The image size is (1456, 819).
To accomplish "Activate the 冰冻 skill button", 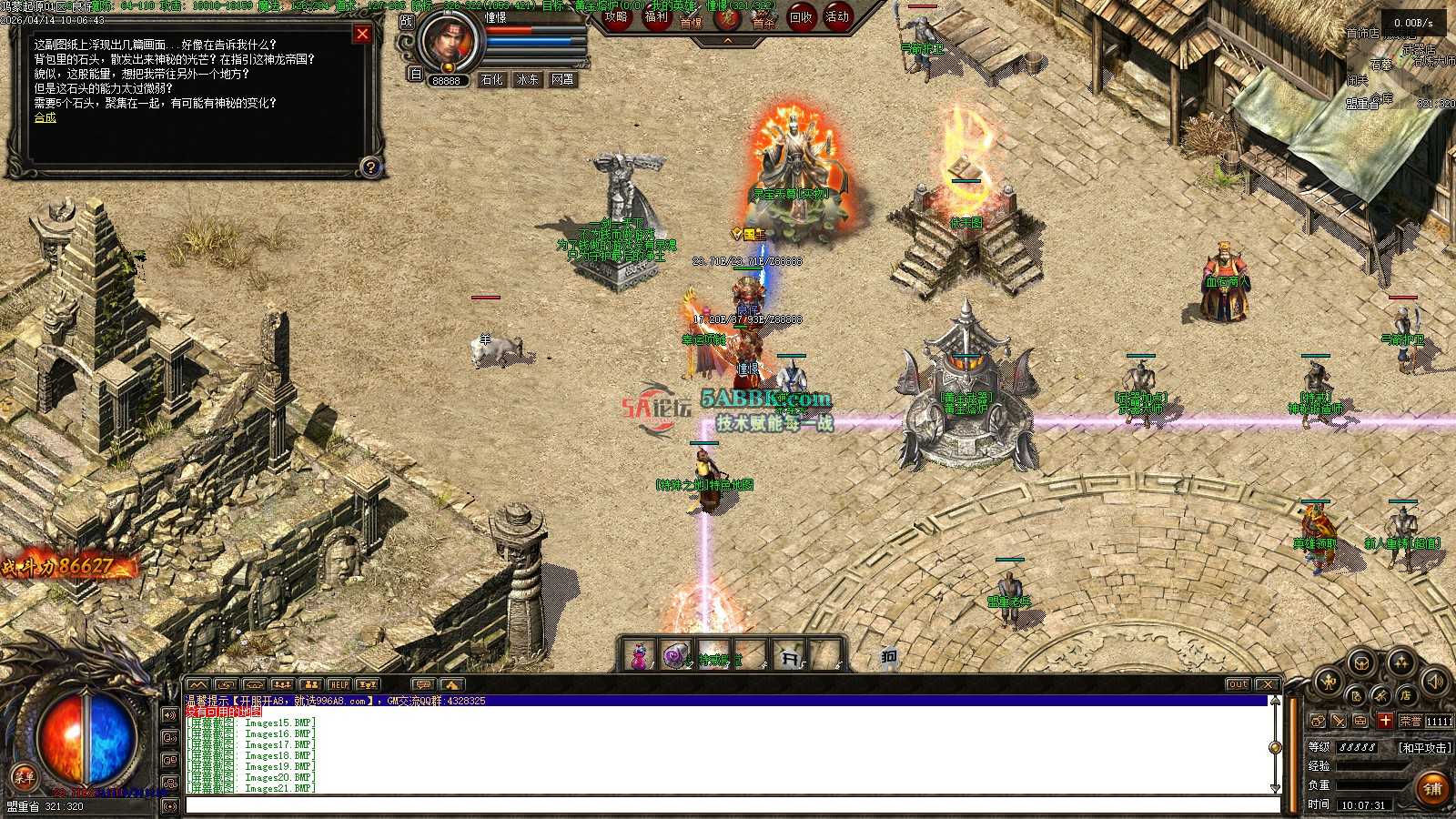I will [x=528, y=79].
